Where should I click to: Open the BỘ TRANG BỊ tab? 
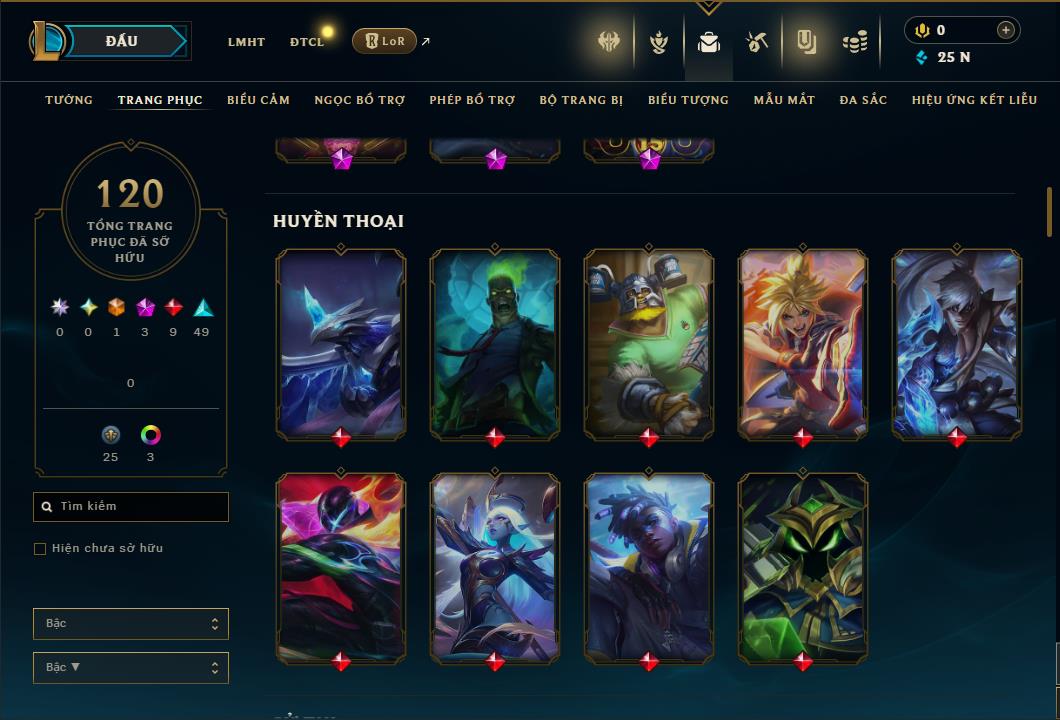(581, 100)
